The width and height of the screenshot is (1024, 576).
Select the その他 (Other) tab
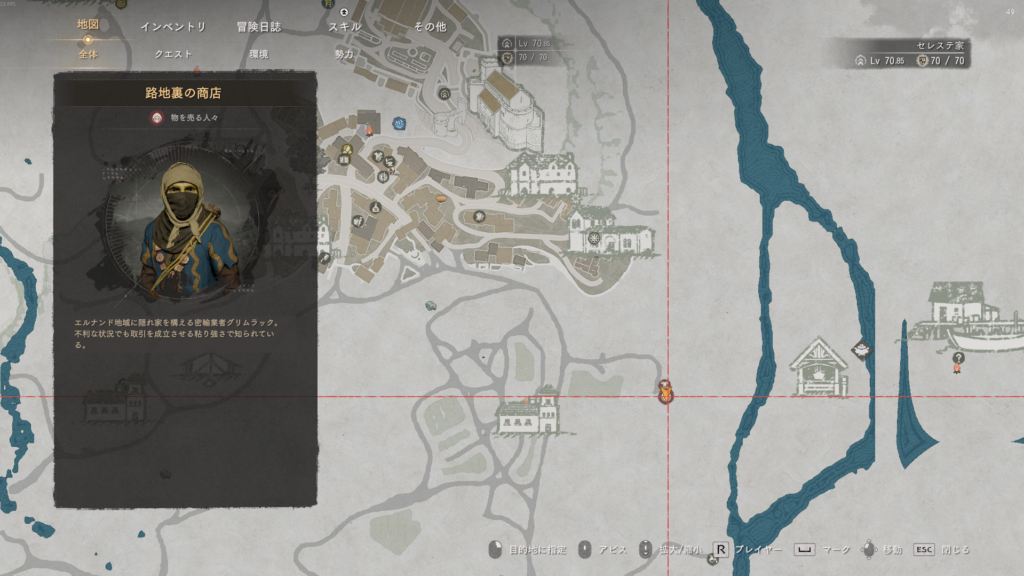tap(430, 27)
